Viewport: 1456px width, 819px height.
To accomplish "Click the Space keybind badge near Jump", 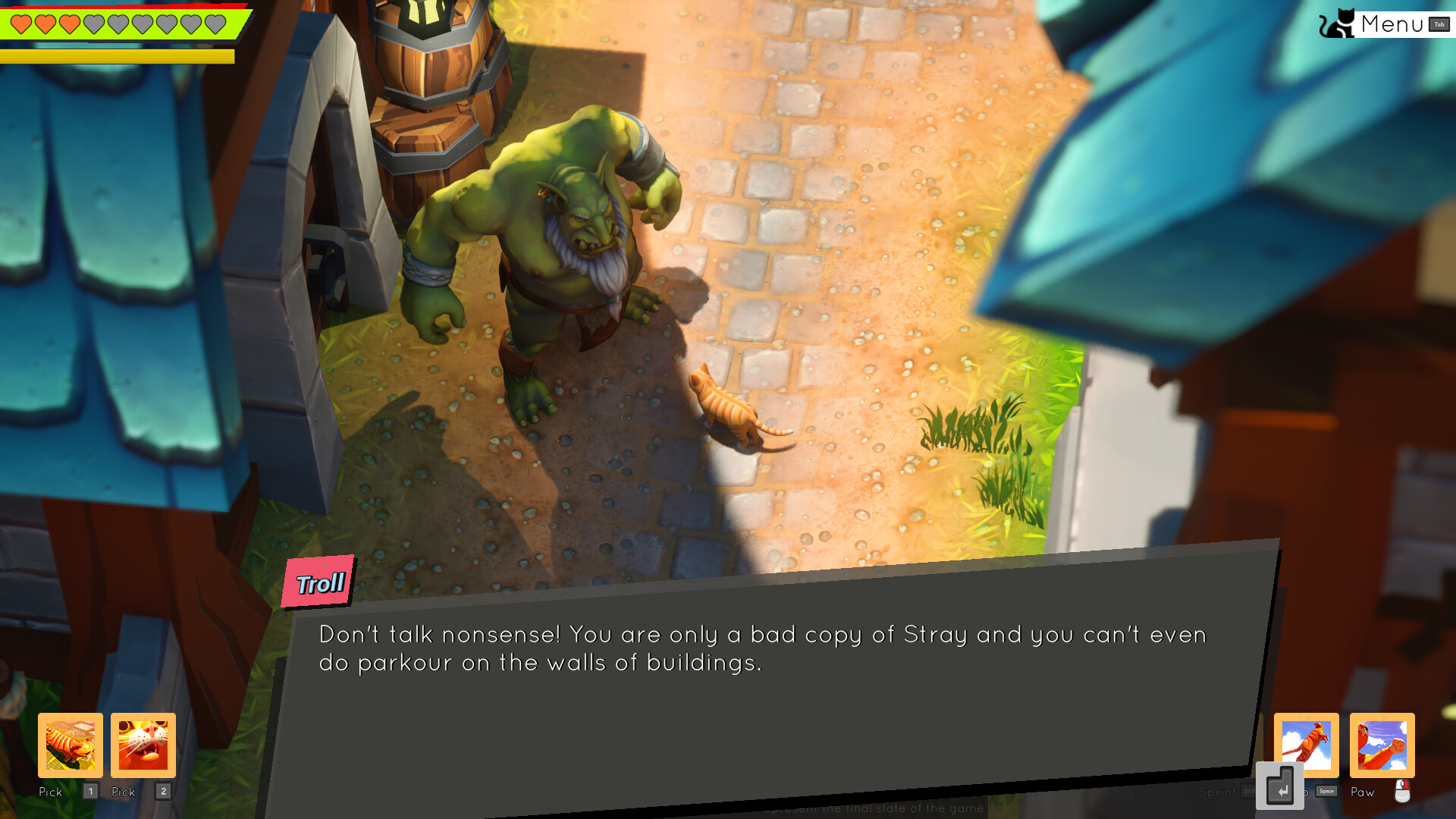I will pos(1326,791).
